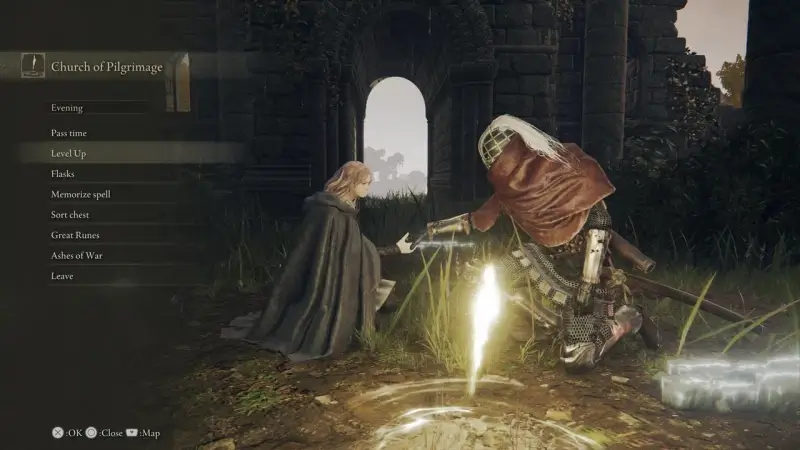Open Sort chest storage
Screen dimensions: 800x450
pyautogui.click(x=71, y=215)
